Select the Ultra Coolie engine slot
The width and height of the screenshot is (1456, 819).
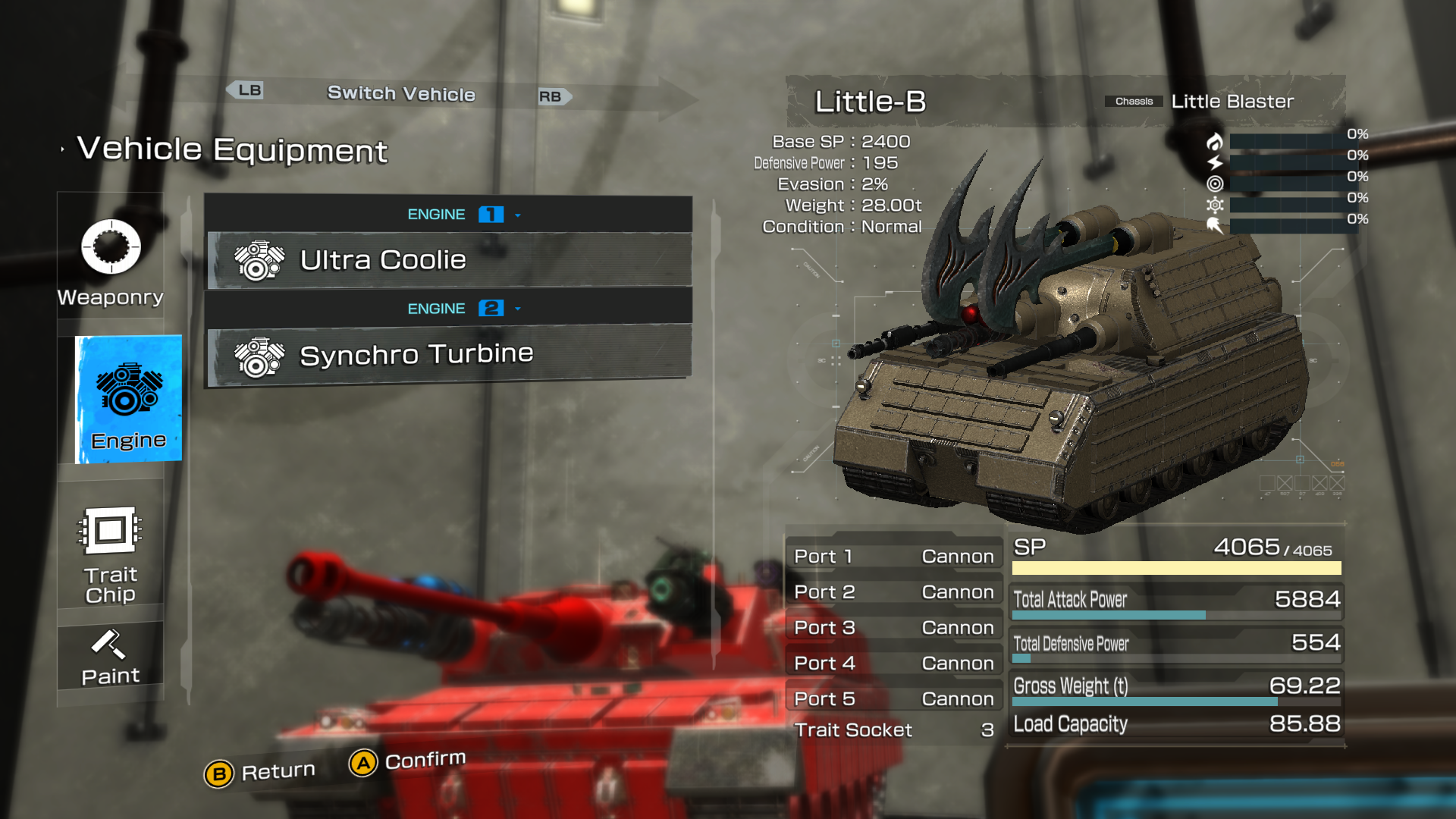point(449,260)
